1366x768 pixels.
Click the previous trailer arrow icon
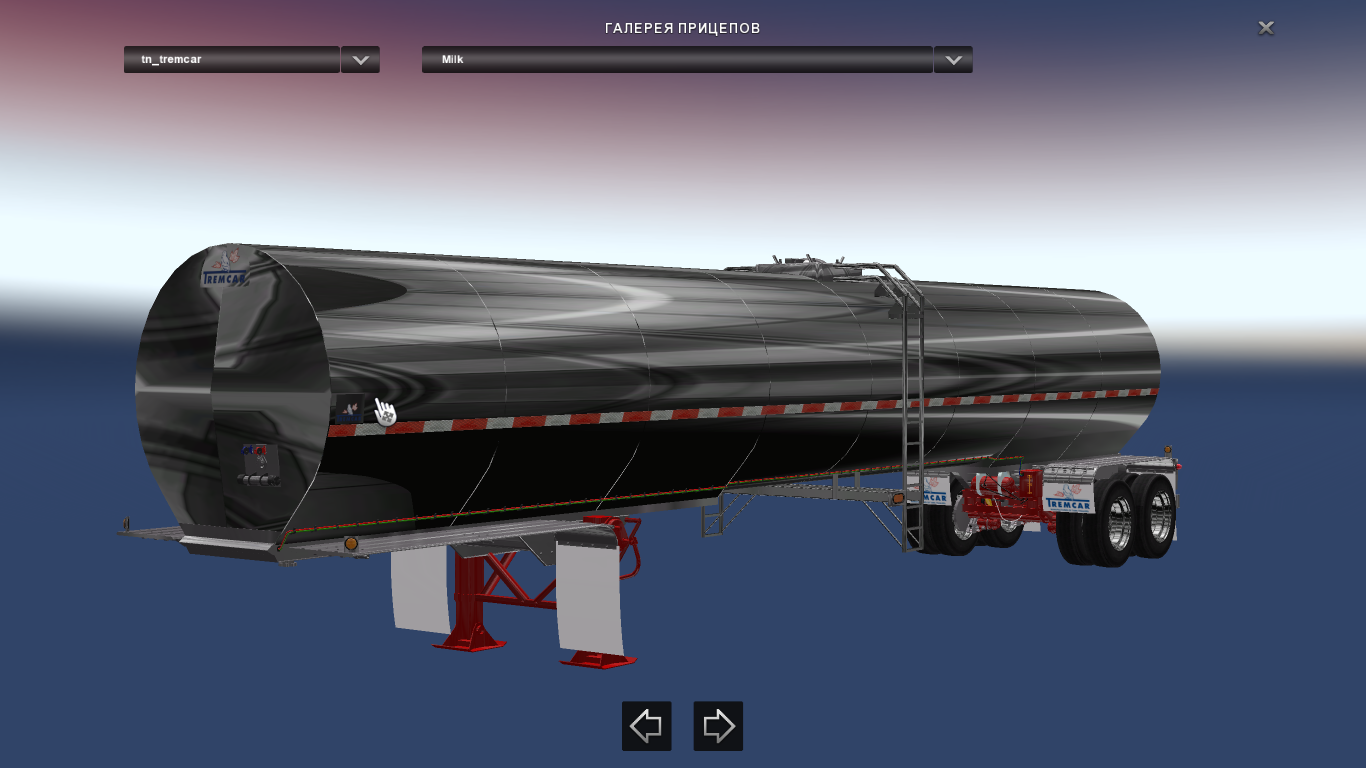(x=646, y=726)
